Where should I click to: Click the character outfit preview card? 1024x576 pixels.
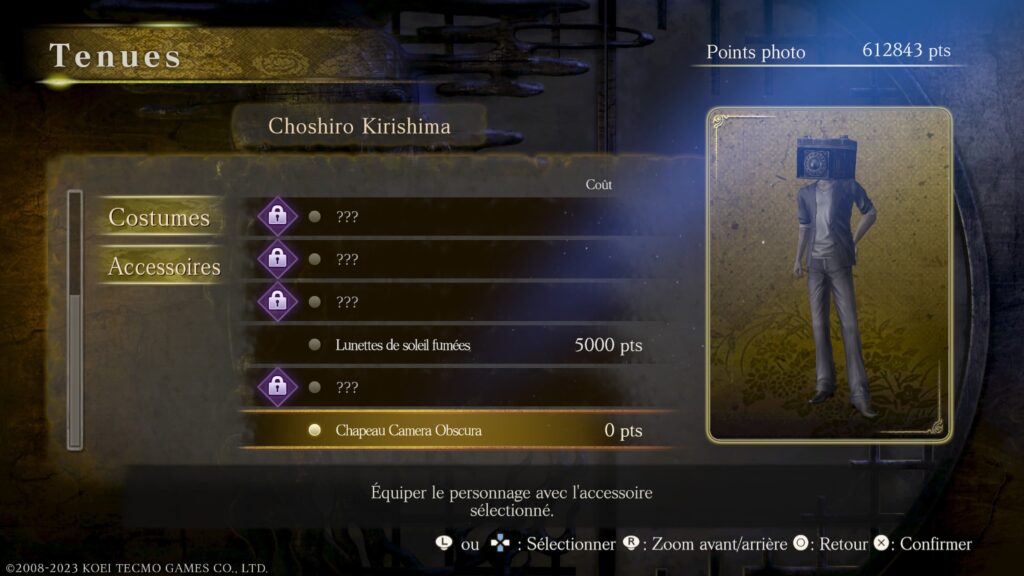829,274
